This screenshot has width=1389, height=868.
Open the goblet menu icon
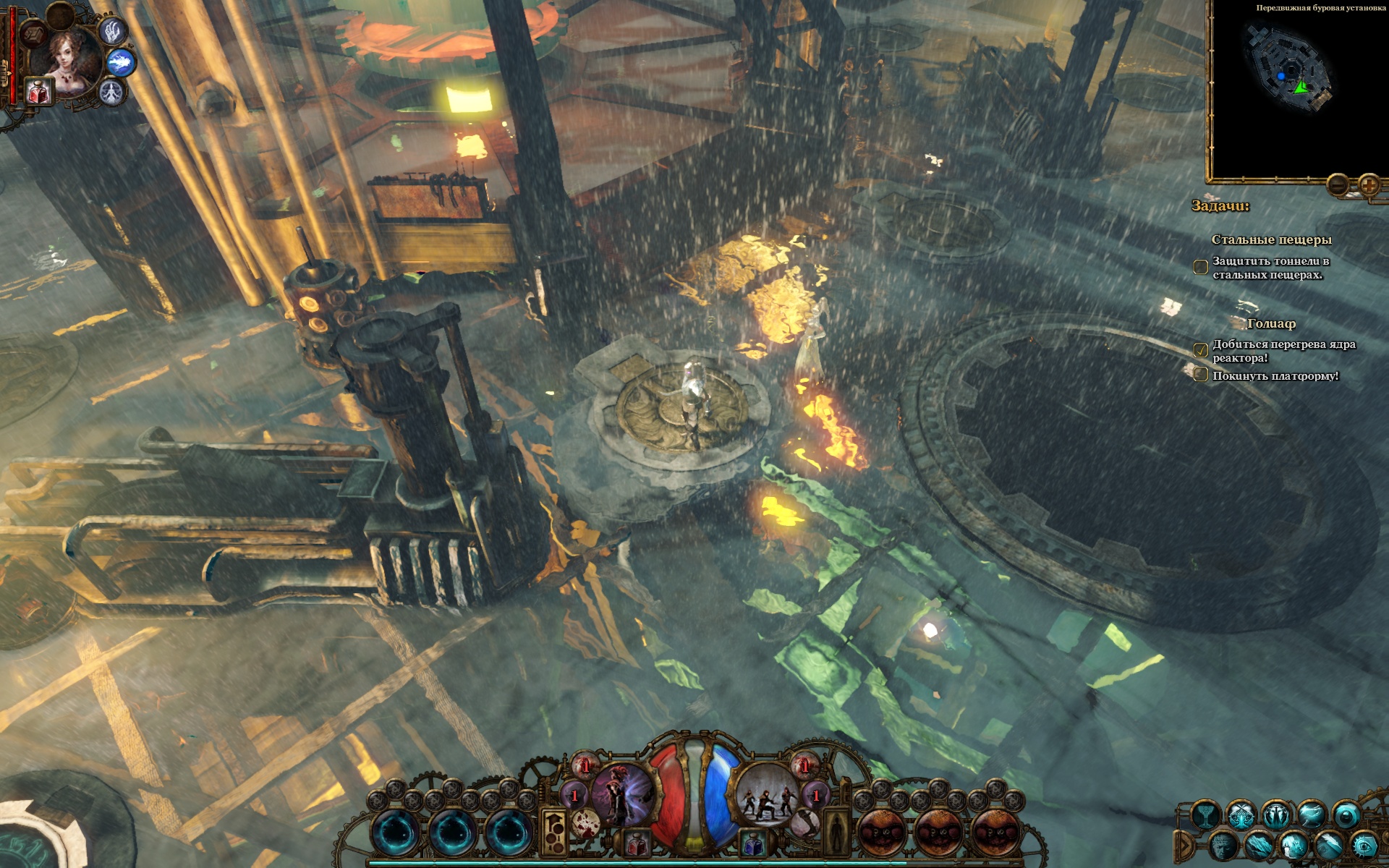[x=1205, y=815]
